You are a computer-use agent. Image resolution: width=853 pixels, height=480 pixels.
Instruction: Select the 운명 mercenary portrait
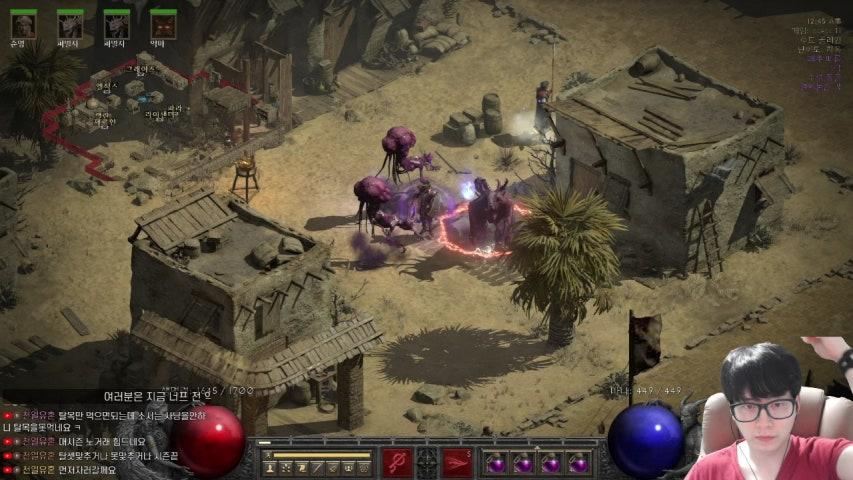click(22, 24)
